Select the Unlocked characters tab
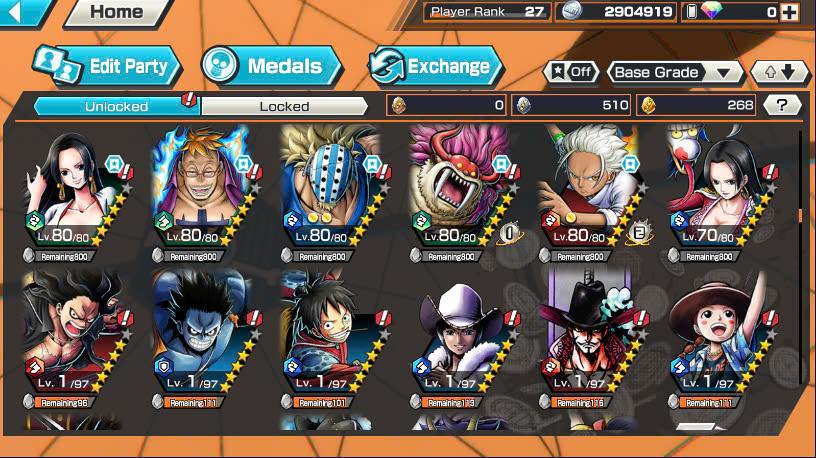 click(x=116, y=106)
